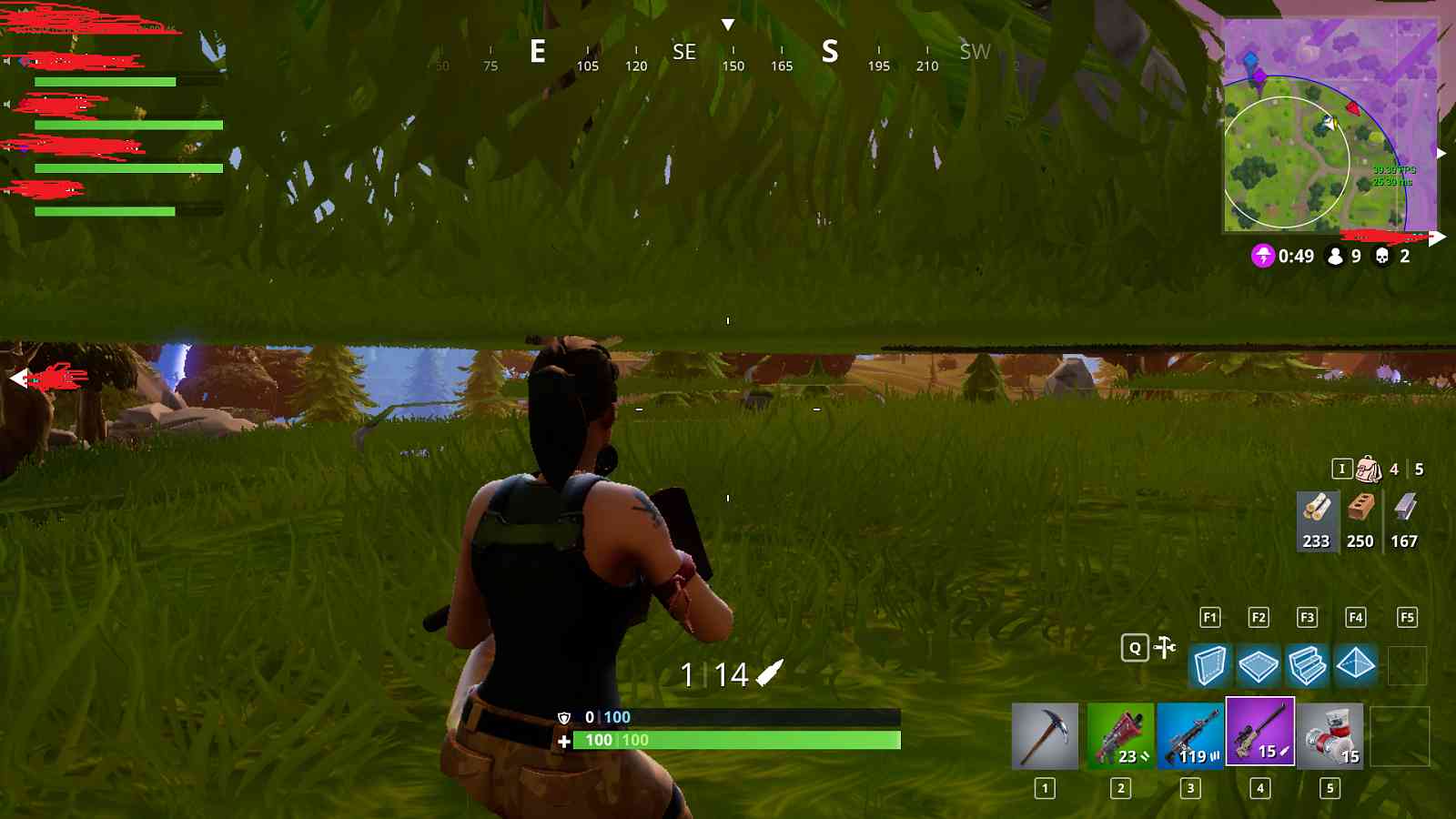
Task: Open the trap slot with the Q icon
Action: tap(1134, 649)
